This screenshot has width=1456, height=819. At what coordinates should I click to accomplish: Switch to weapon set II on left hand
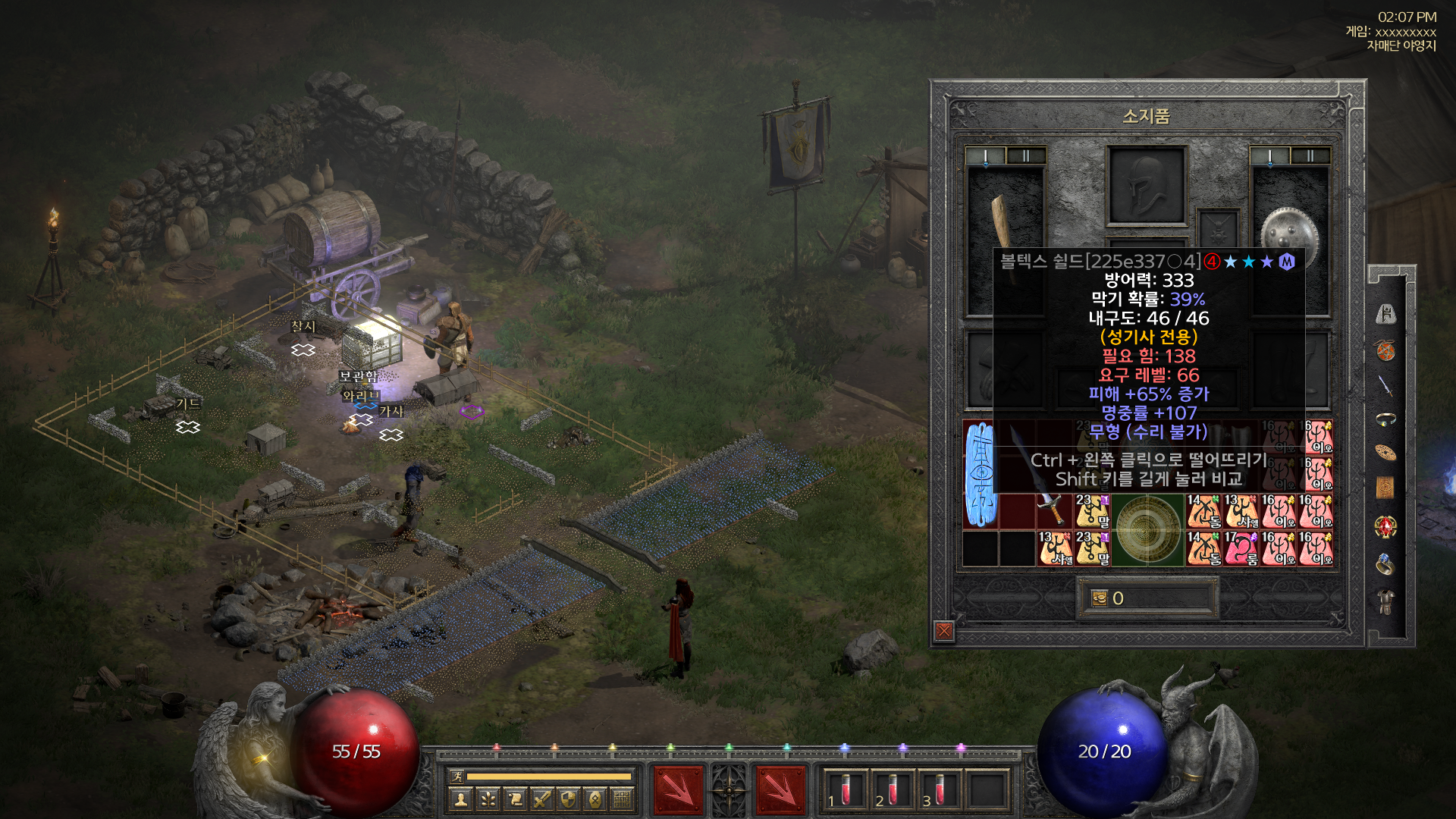(1025, 156)
